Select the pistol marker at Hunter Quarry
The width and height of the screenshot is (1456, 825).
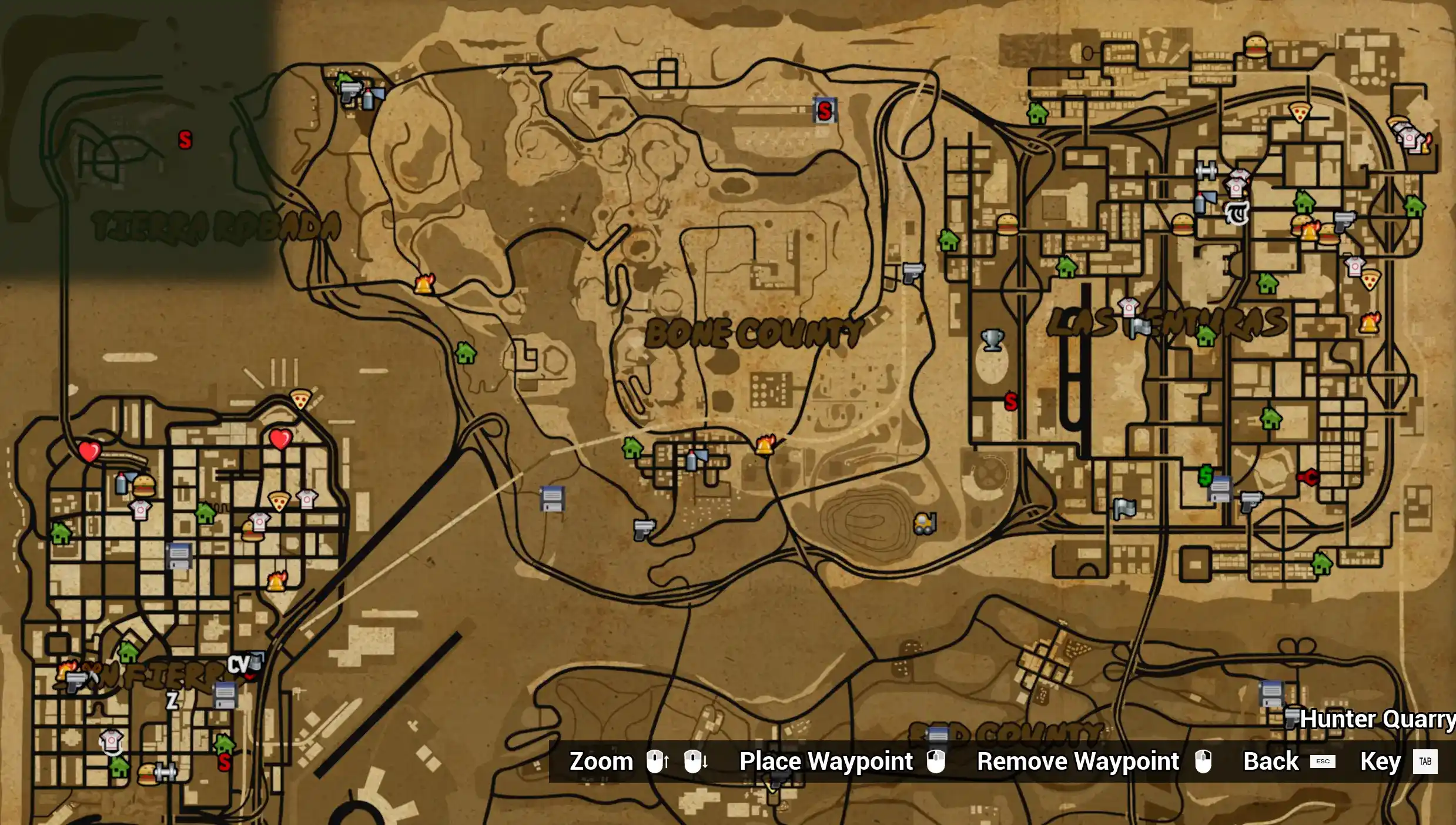[x=1291, y=717]
